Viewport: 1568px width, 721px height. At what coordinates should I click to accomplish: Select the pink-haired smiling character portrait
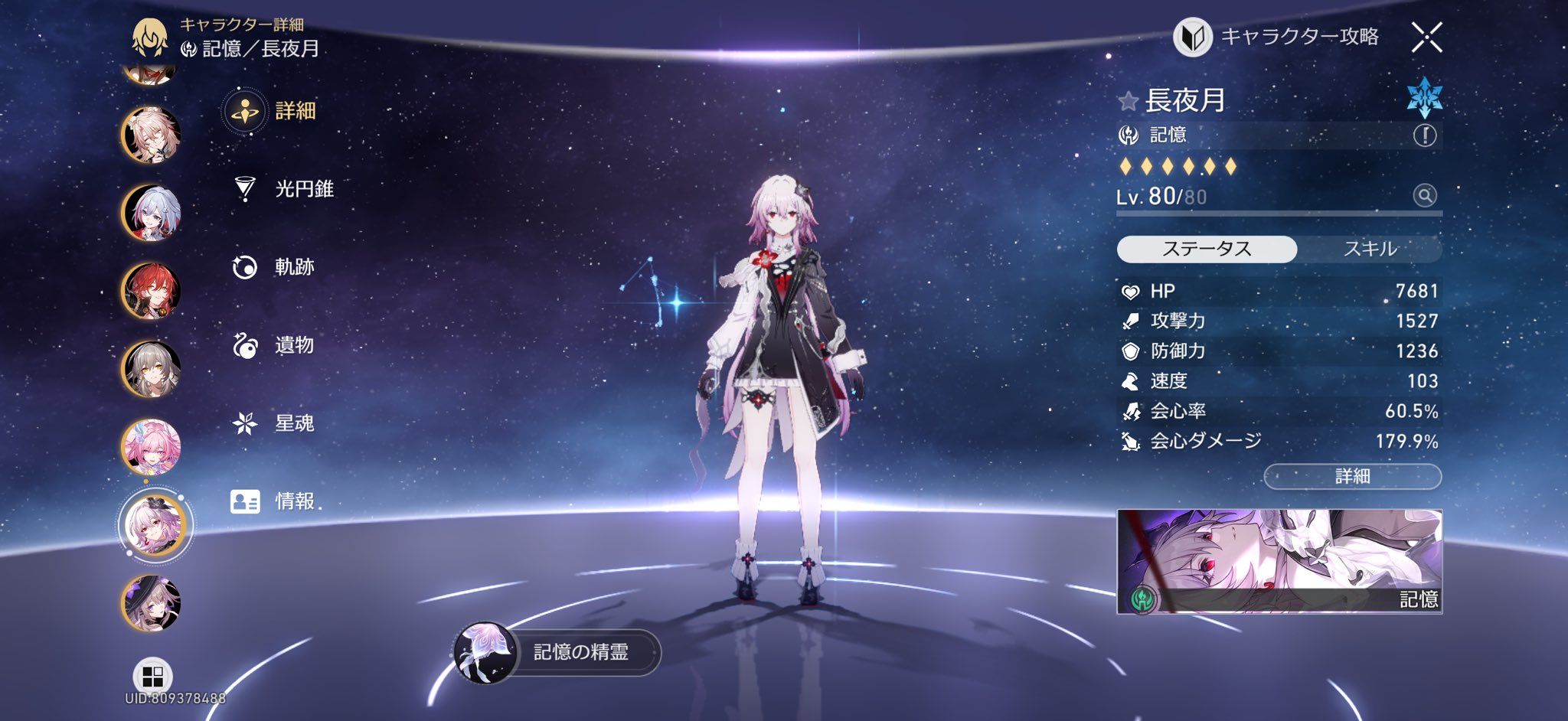click(x=151, y=447)
